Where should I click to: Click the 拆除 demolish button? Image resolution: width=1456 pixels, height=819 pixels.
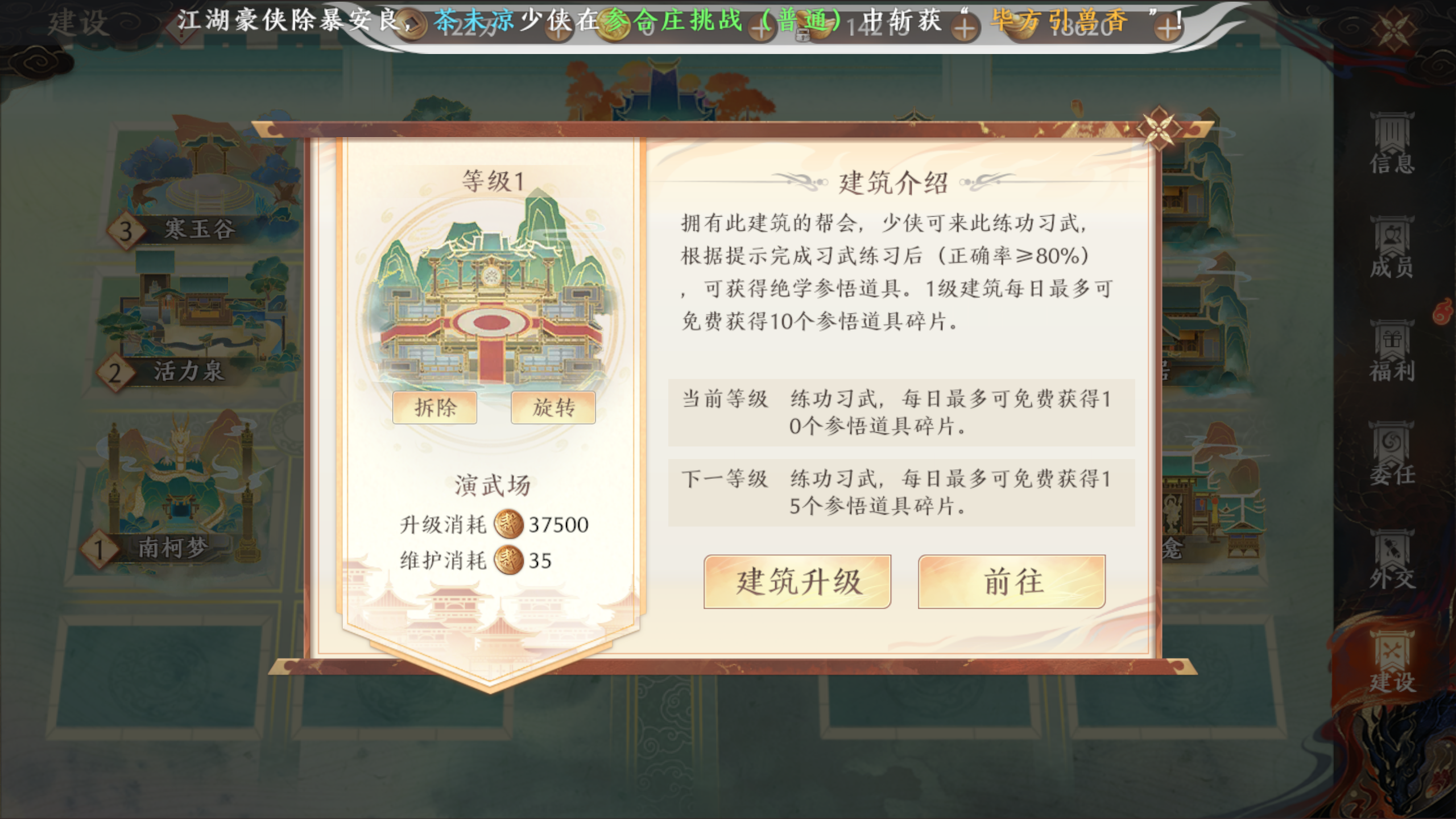click(x=435, y=407)
